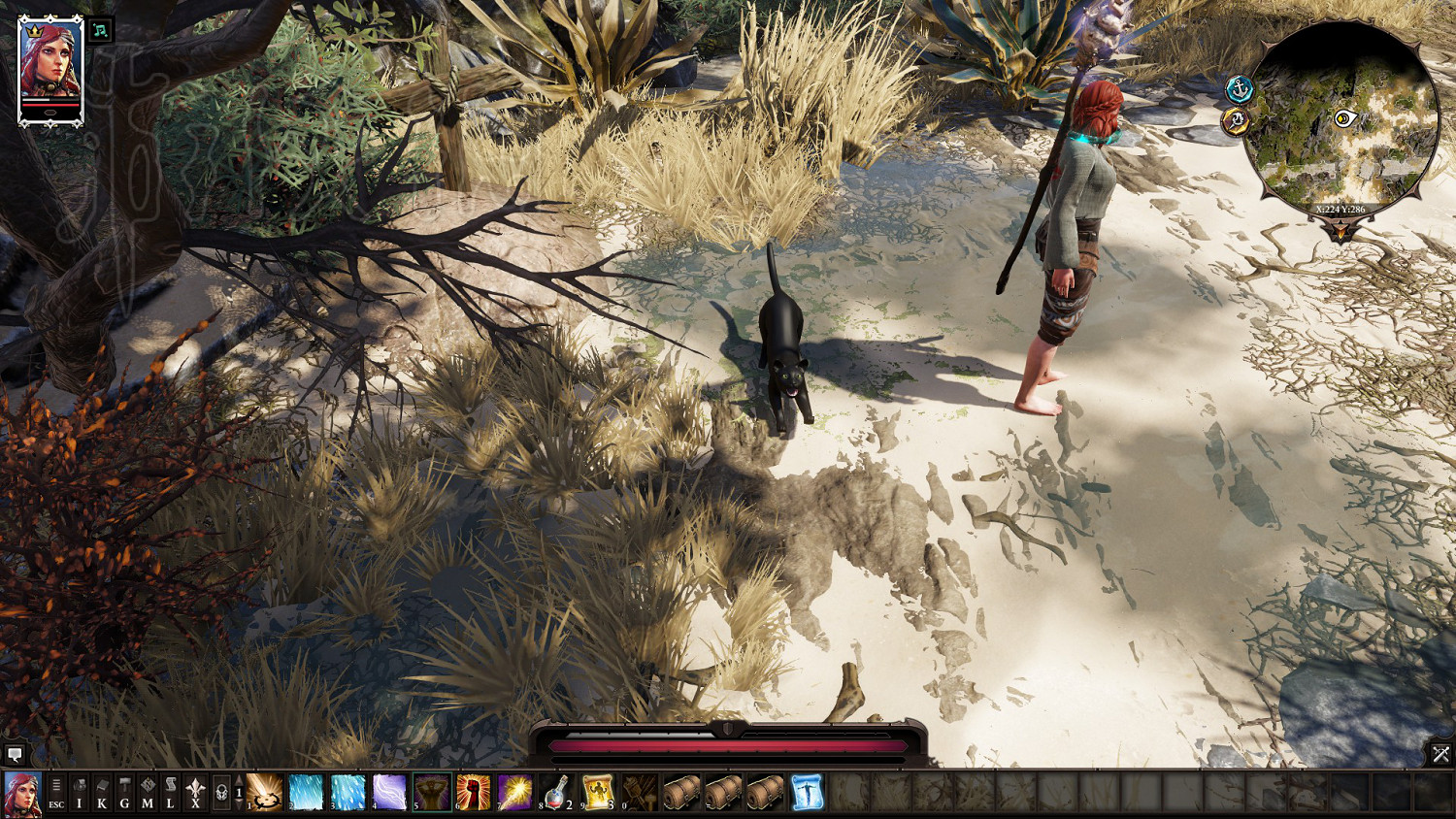Open the crafting hammer G button
Image resolution: width=1456 pixels, height=819 pixels.
[124, 792]
